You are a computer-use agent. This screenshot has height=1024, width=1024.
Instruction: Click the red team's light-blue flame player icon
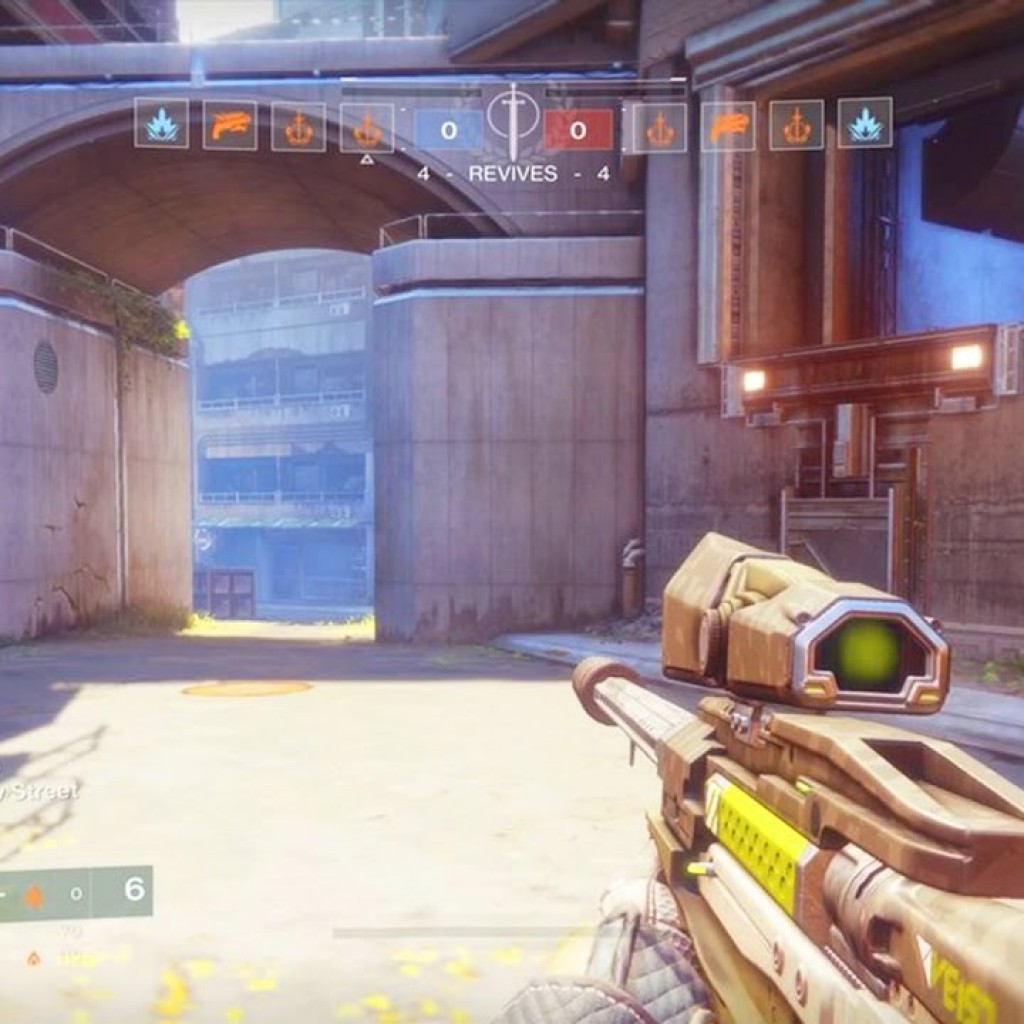(x=864, y=123)
